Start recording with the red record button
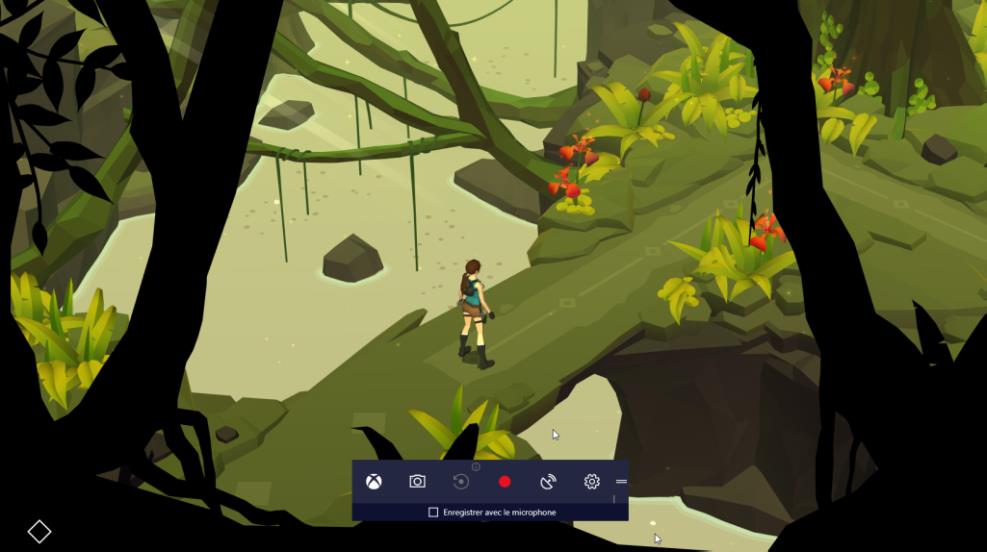The width and height of the screenshot is (987, 552). [505, 482]
